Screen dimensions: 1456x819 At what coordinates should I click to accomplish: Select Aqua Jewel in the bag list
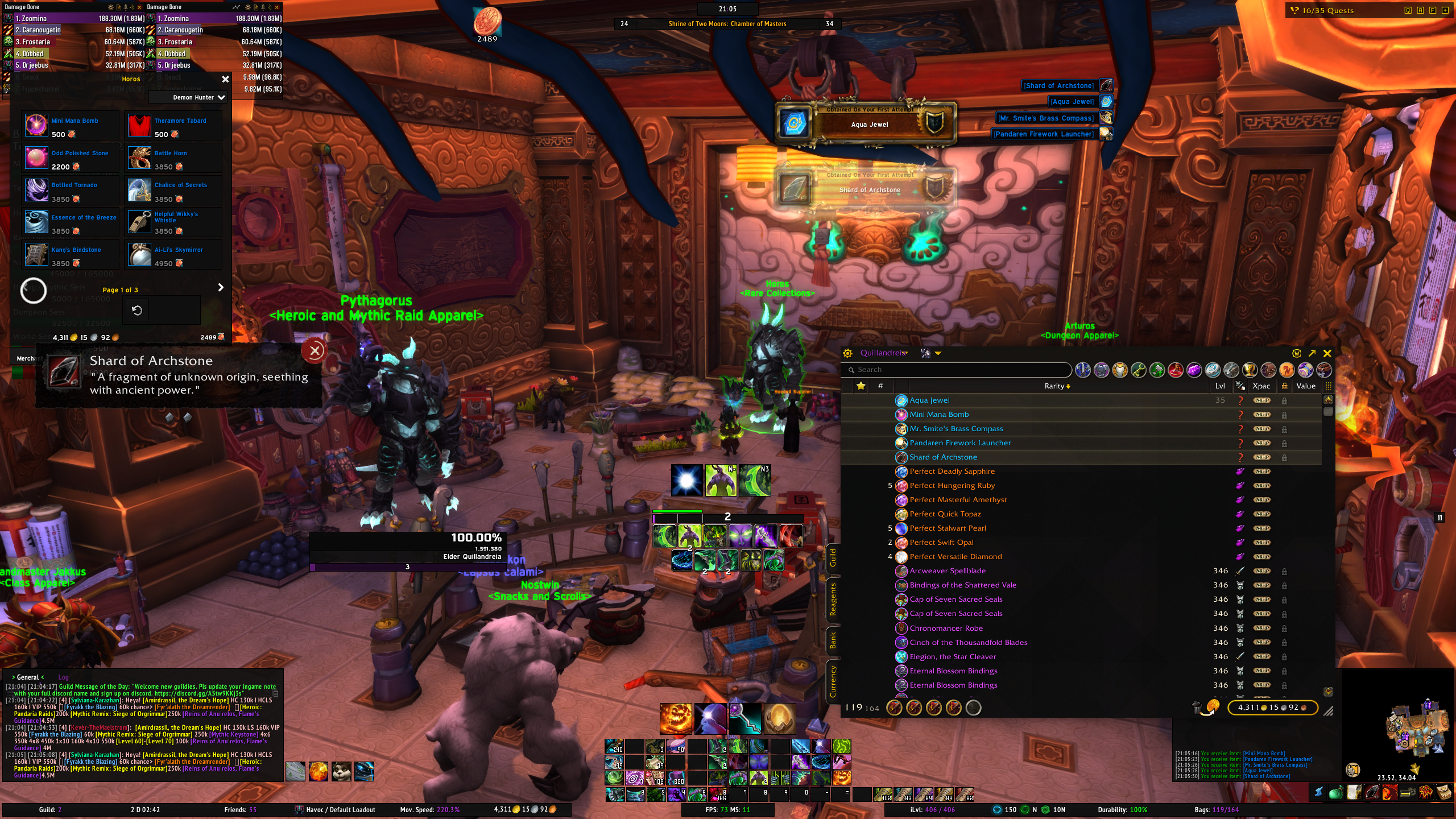(929, 400)
